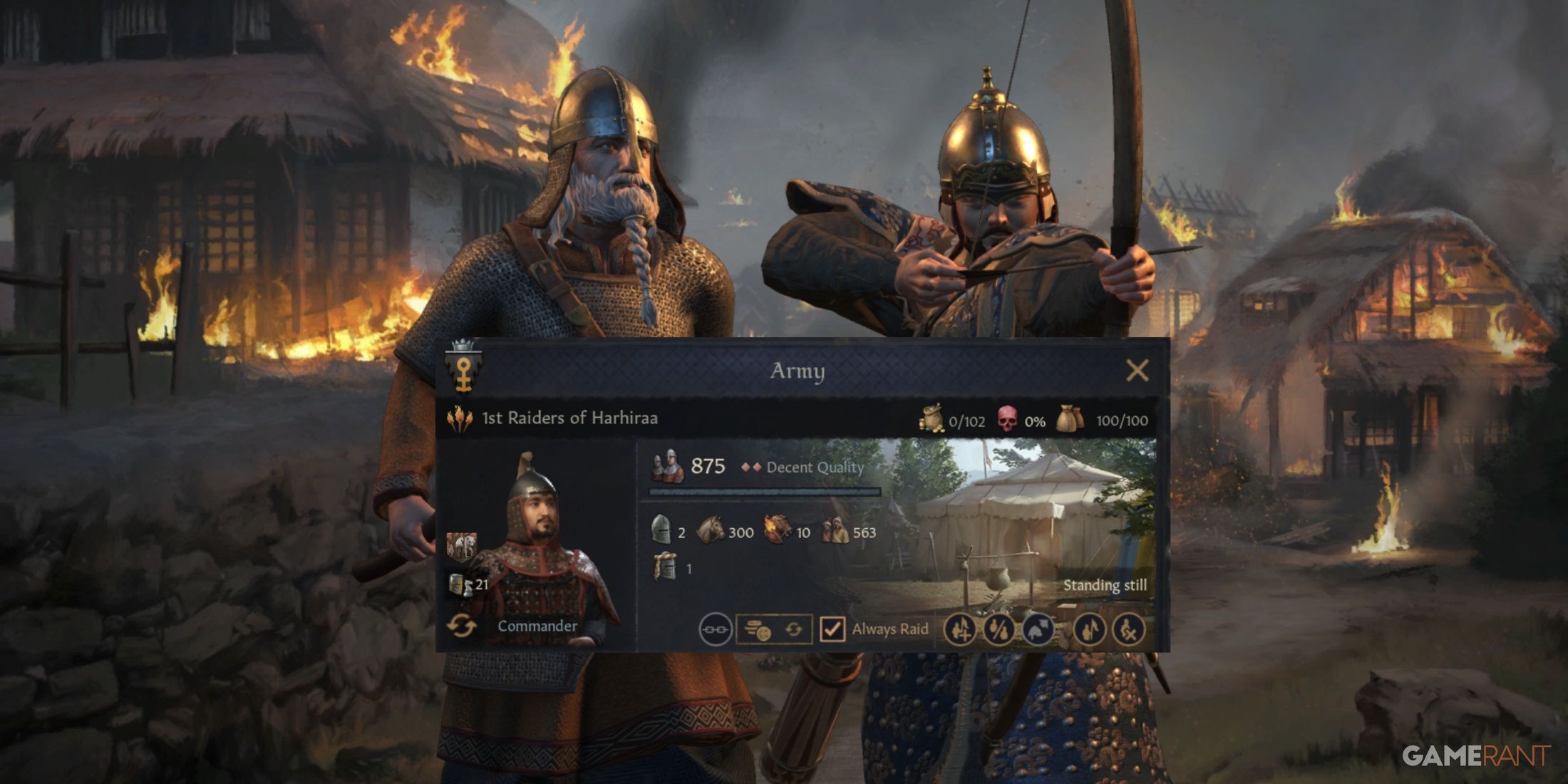Split the army in half
Viewport: 1568px width, 784px height.
click(999, 629)
